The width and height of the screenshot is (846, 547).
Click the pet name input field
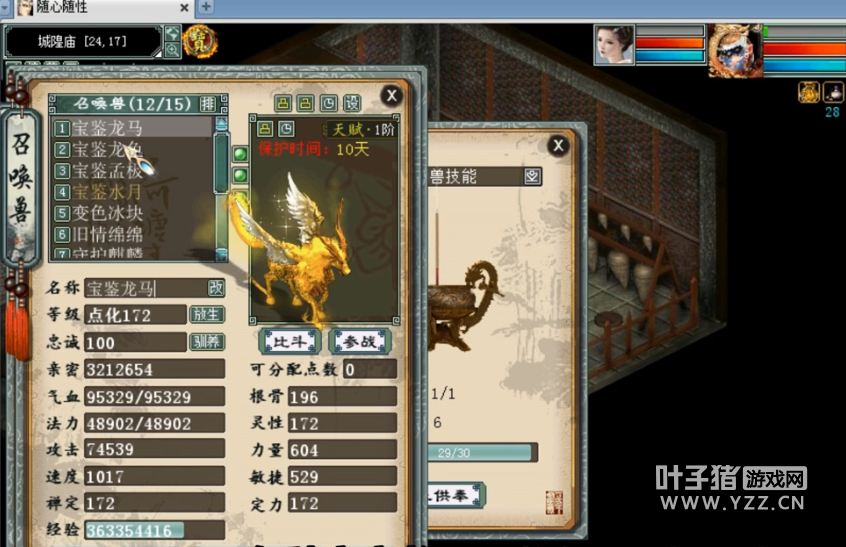point(143,288)
